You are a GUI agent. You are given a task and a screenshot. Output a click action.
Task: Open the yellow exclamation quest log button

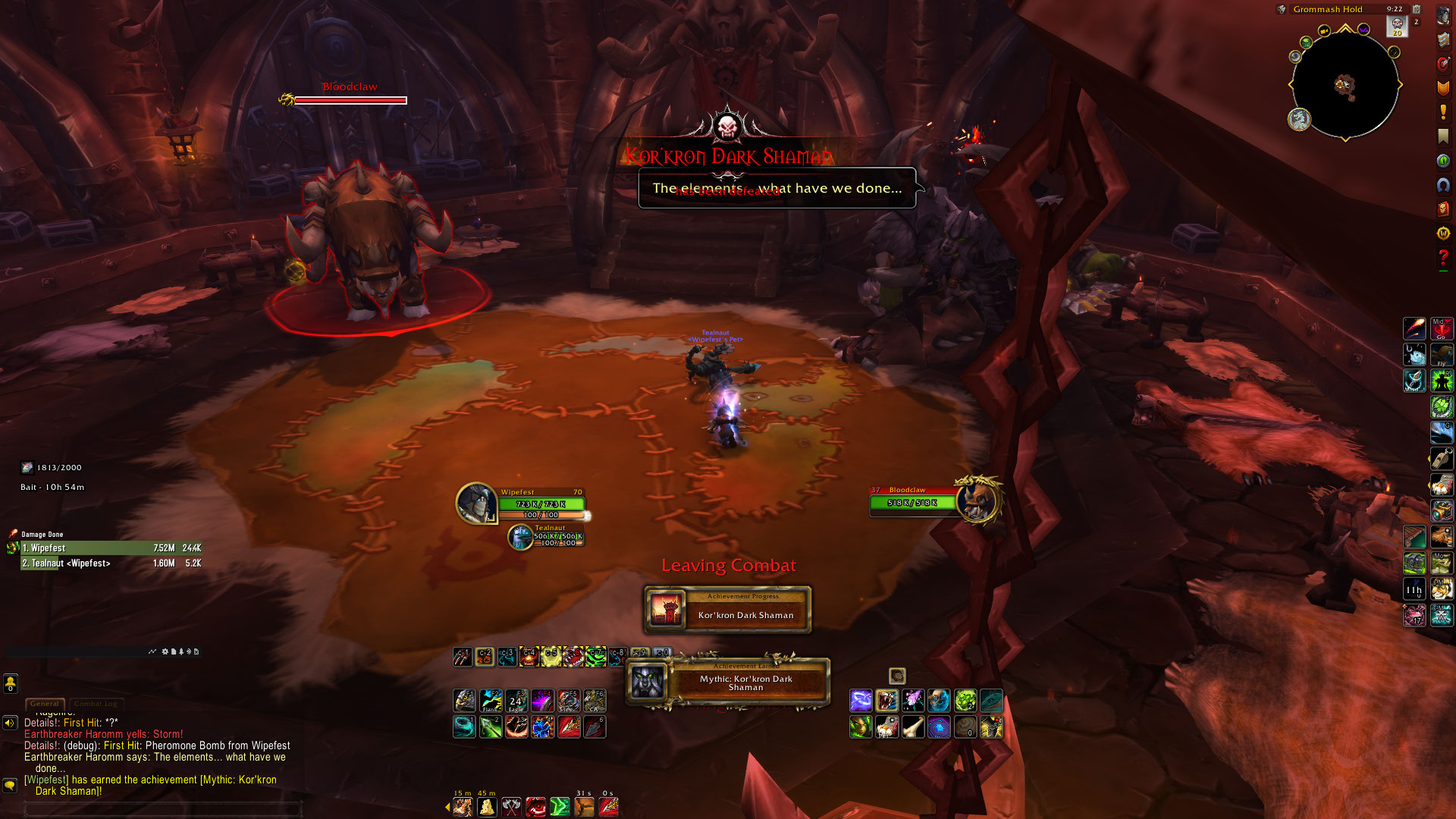click(1443, 112)
